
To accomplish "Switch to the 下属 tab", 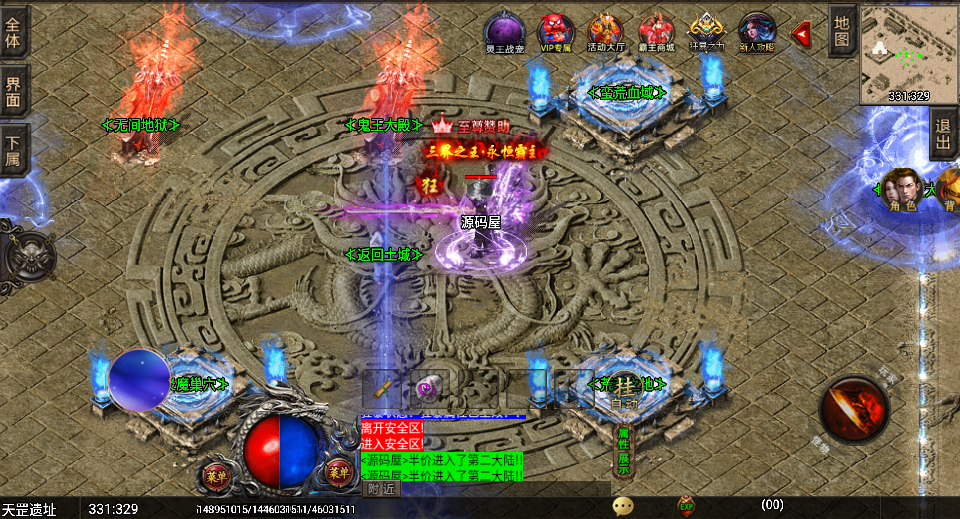I will [x=13, y=149].
